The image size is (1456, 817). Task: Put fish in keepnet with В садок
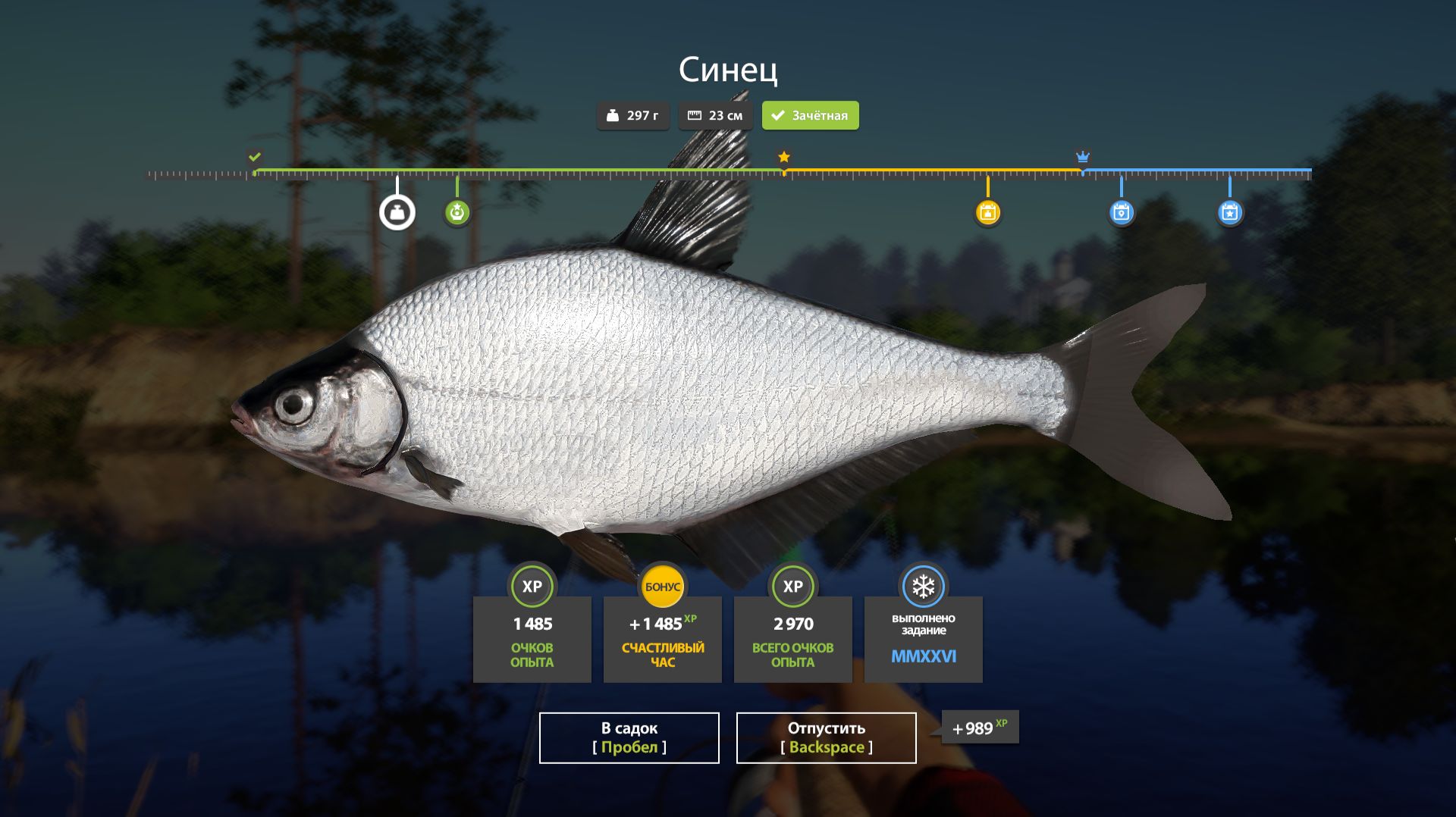click(x=629, y=737)
